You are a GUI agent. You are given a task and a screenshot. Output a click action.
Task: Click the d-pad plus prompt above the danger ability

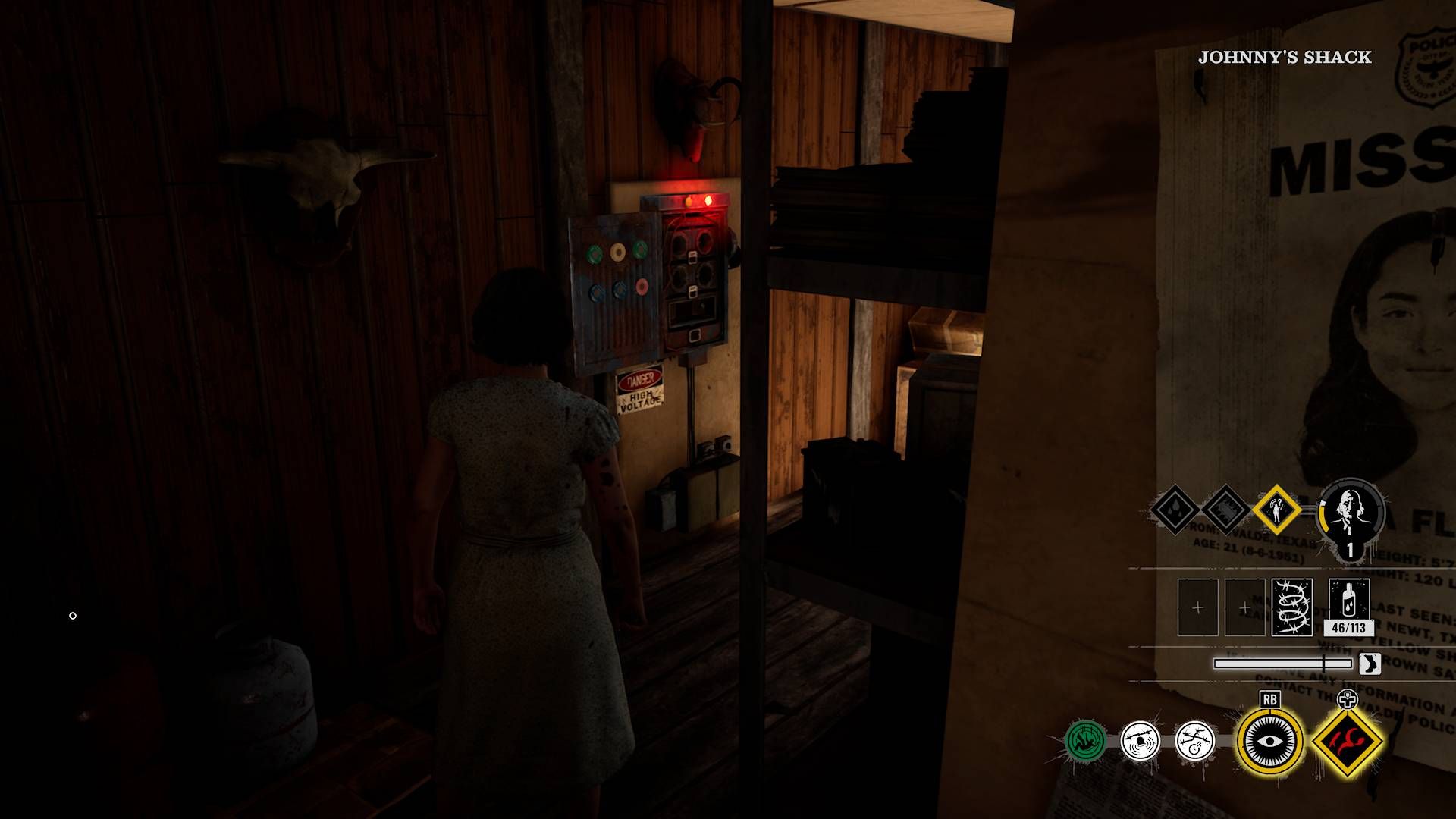click(1347, 698)
